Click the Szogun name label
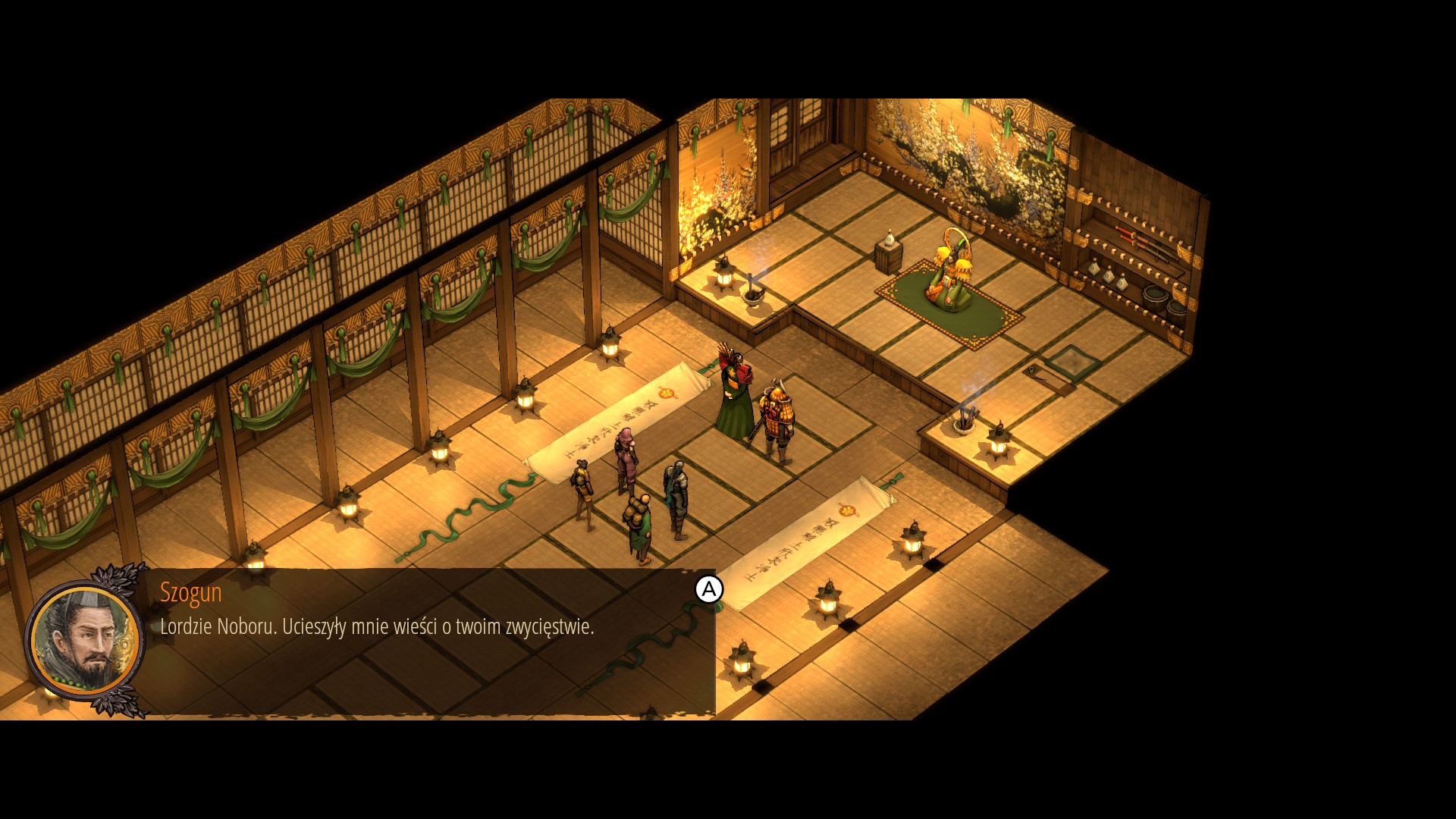 pos(190,593)
